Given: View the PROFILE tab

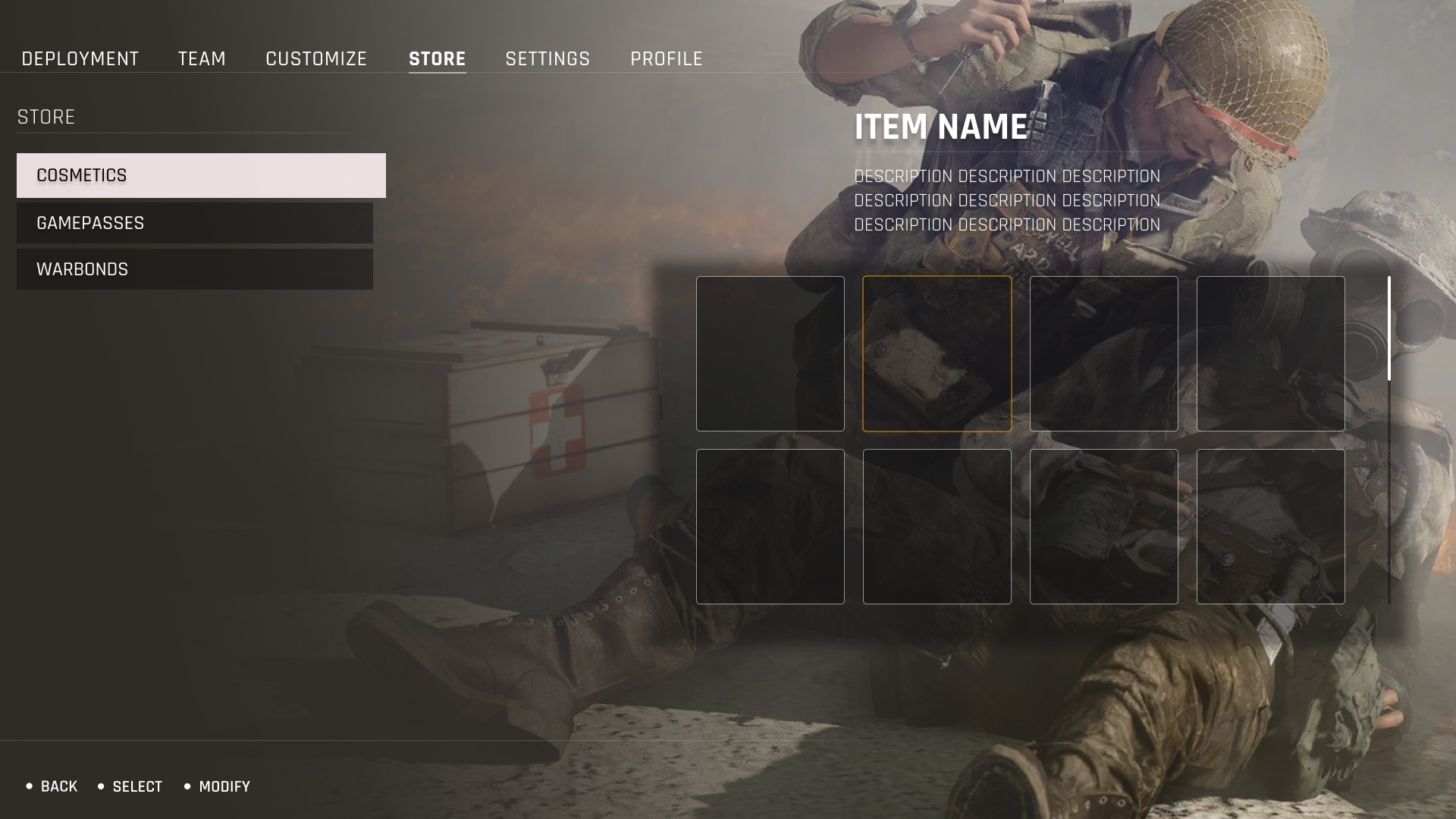Looking at the screenshot, I should 665,58.
